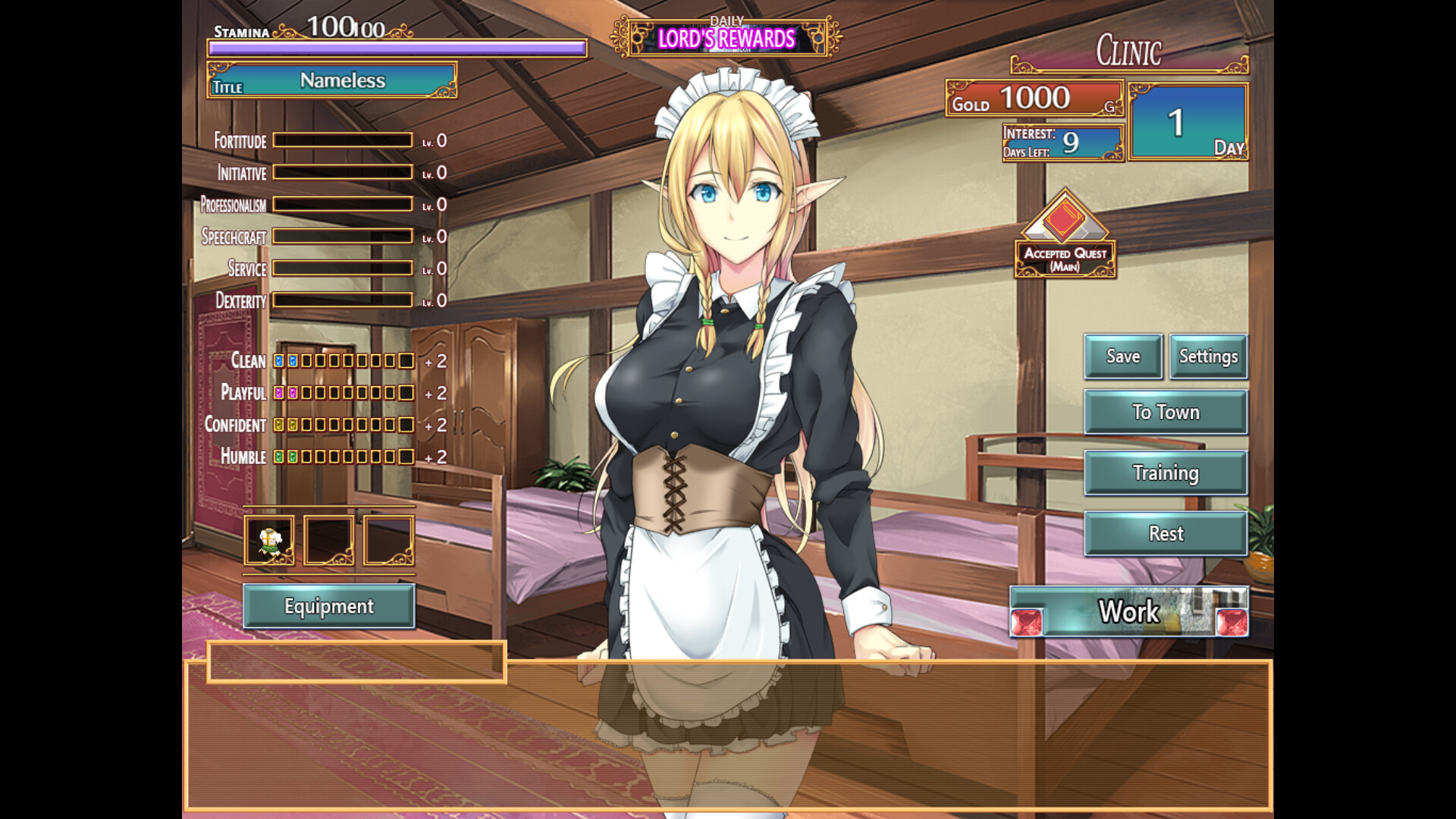Viewport: 1456px width, 819px height.
Task: Select the third empty character slot
Action: click(388, 540)
